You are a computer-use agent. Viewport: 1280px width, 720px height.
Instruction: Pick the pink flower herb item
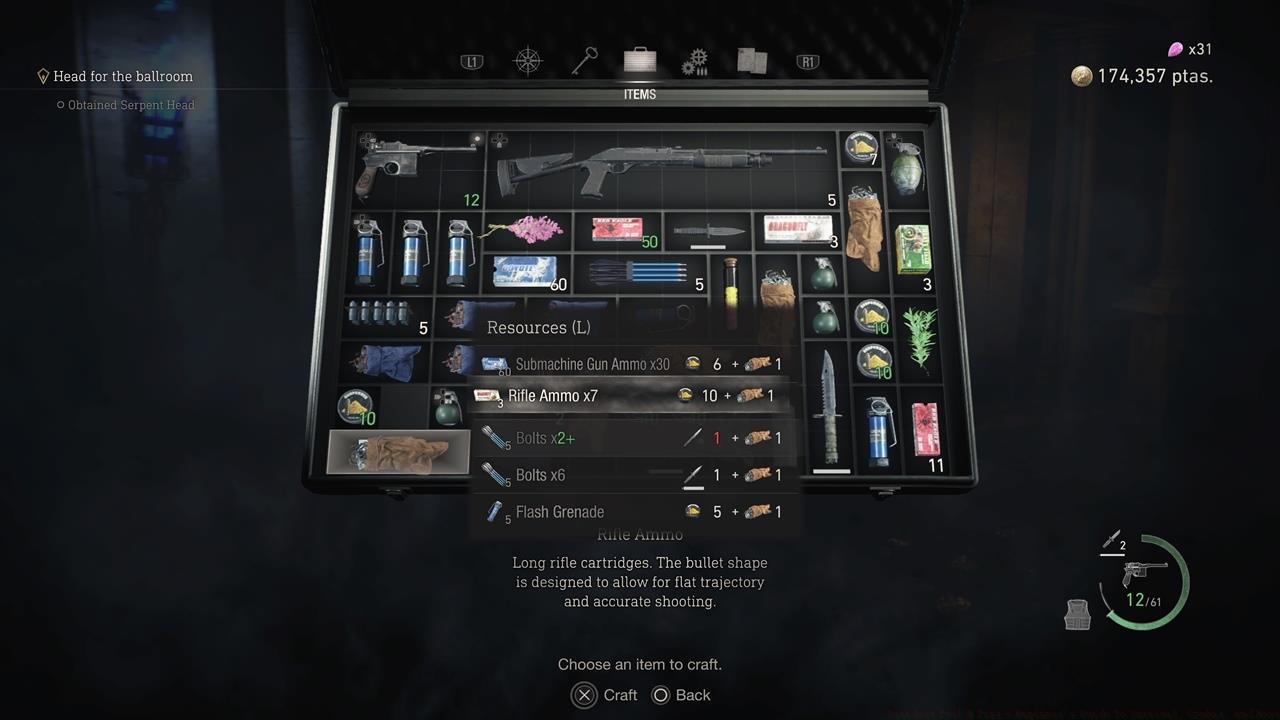click(526, 230)
